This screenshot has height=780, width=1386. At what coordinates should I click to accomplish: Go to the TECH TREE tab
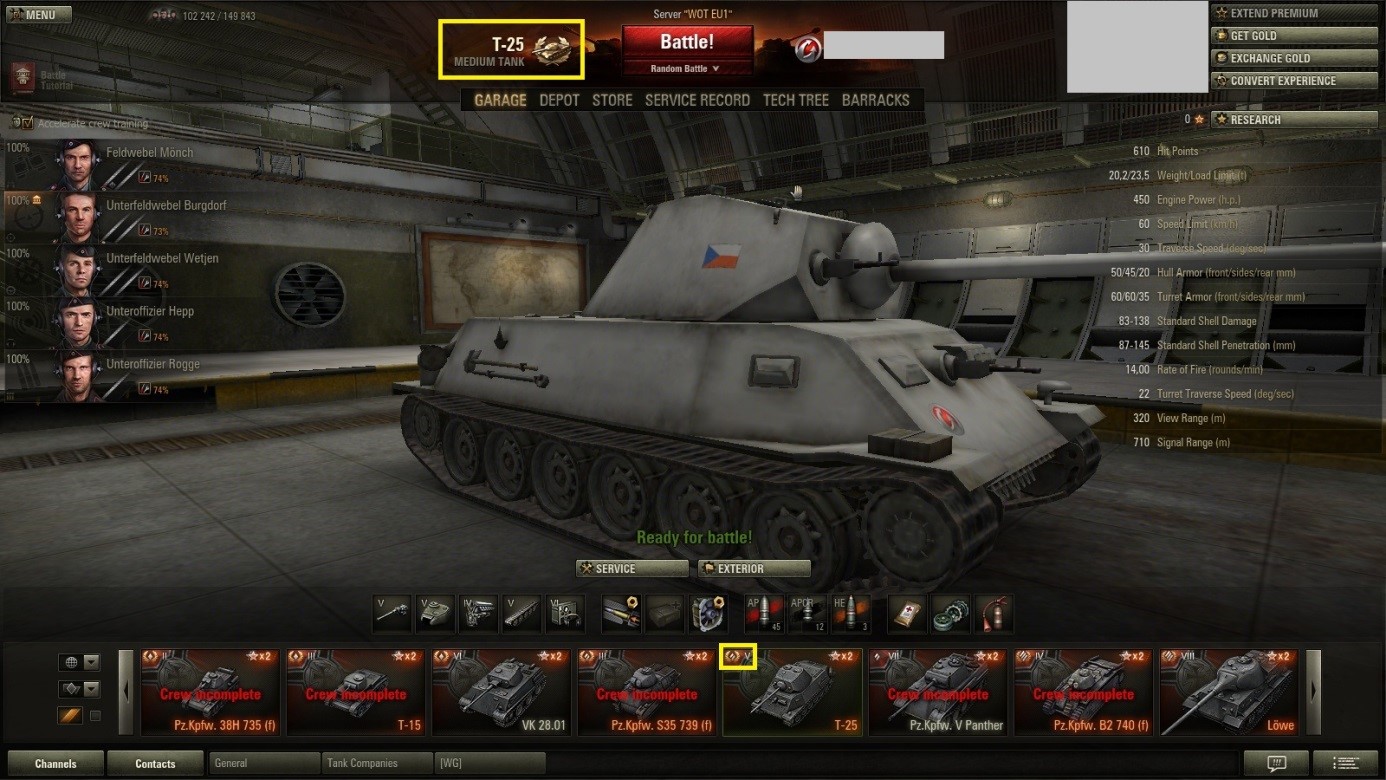tap(796, 100)
